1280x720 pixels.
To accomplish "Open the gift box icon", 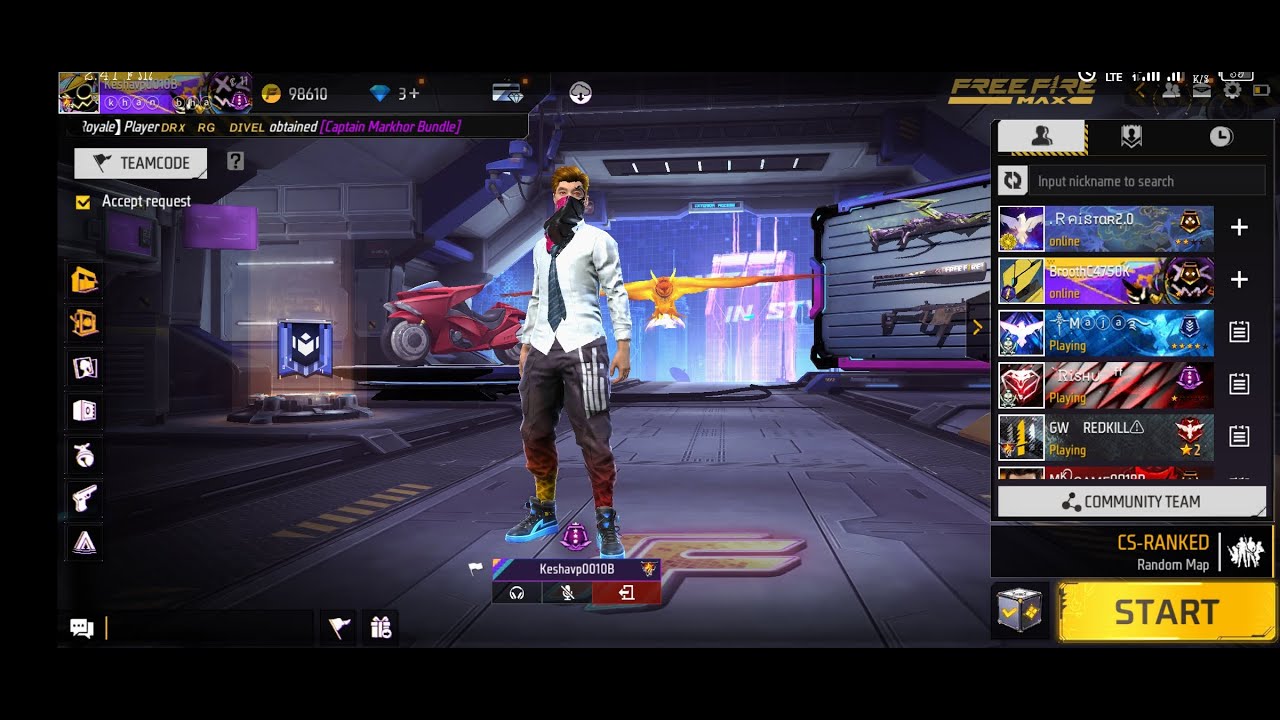I will click(x=380, y=627).
